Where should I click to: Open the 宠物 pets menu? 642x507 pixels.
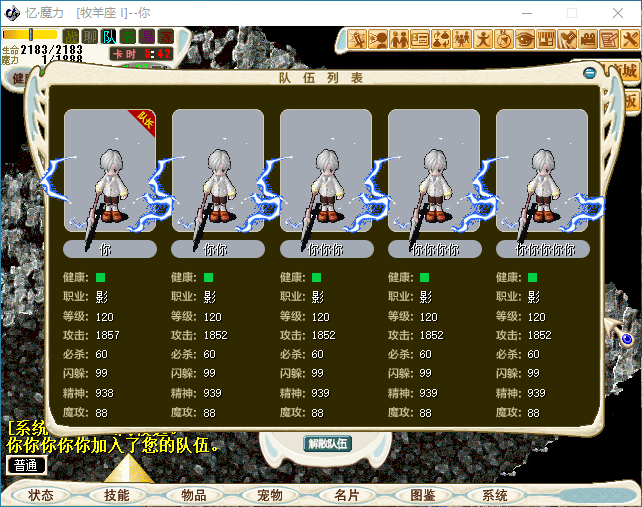click(x=270, y=495)
